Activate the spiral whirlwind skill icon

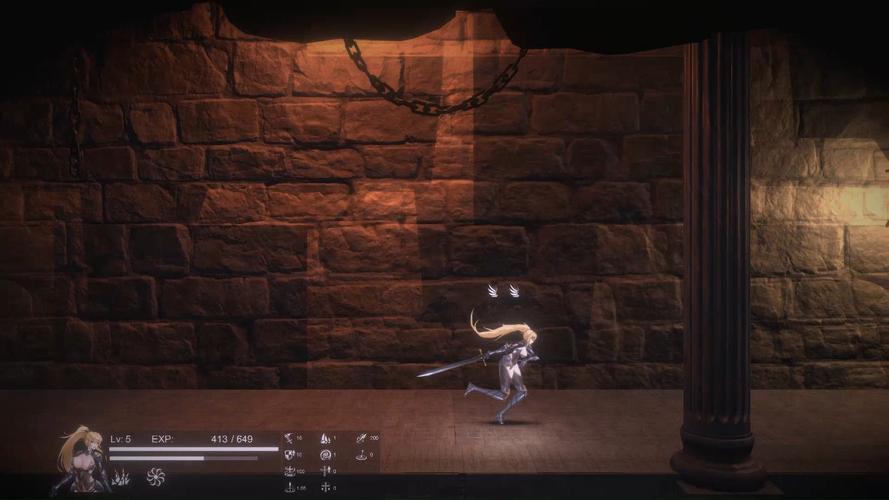[x=155, y=477]
